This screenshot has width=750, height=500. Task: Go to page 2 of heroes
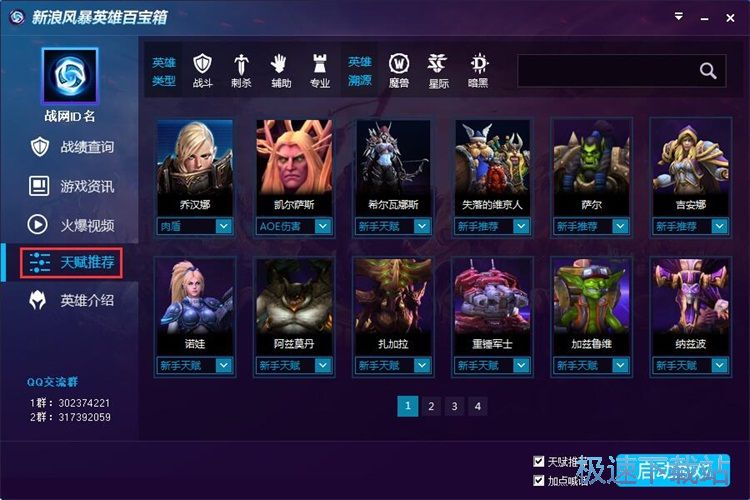[431, 406]
